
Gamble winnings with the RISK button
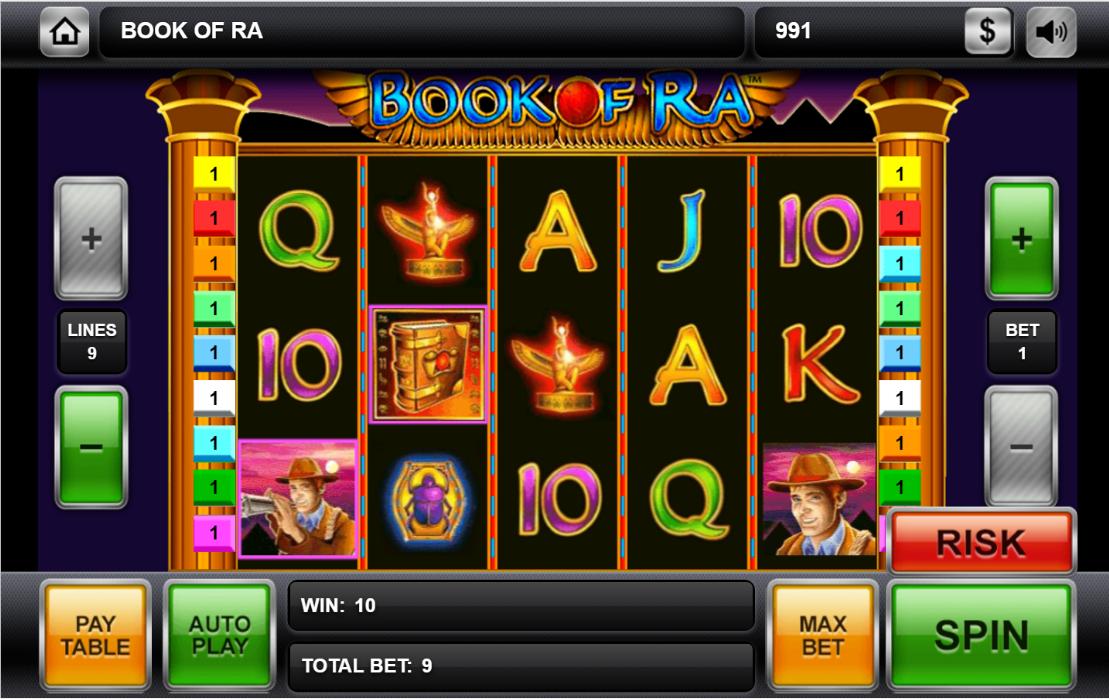tap(980, 543)
